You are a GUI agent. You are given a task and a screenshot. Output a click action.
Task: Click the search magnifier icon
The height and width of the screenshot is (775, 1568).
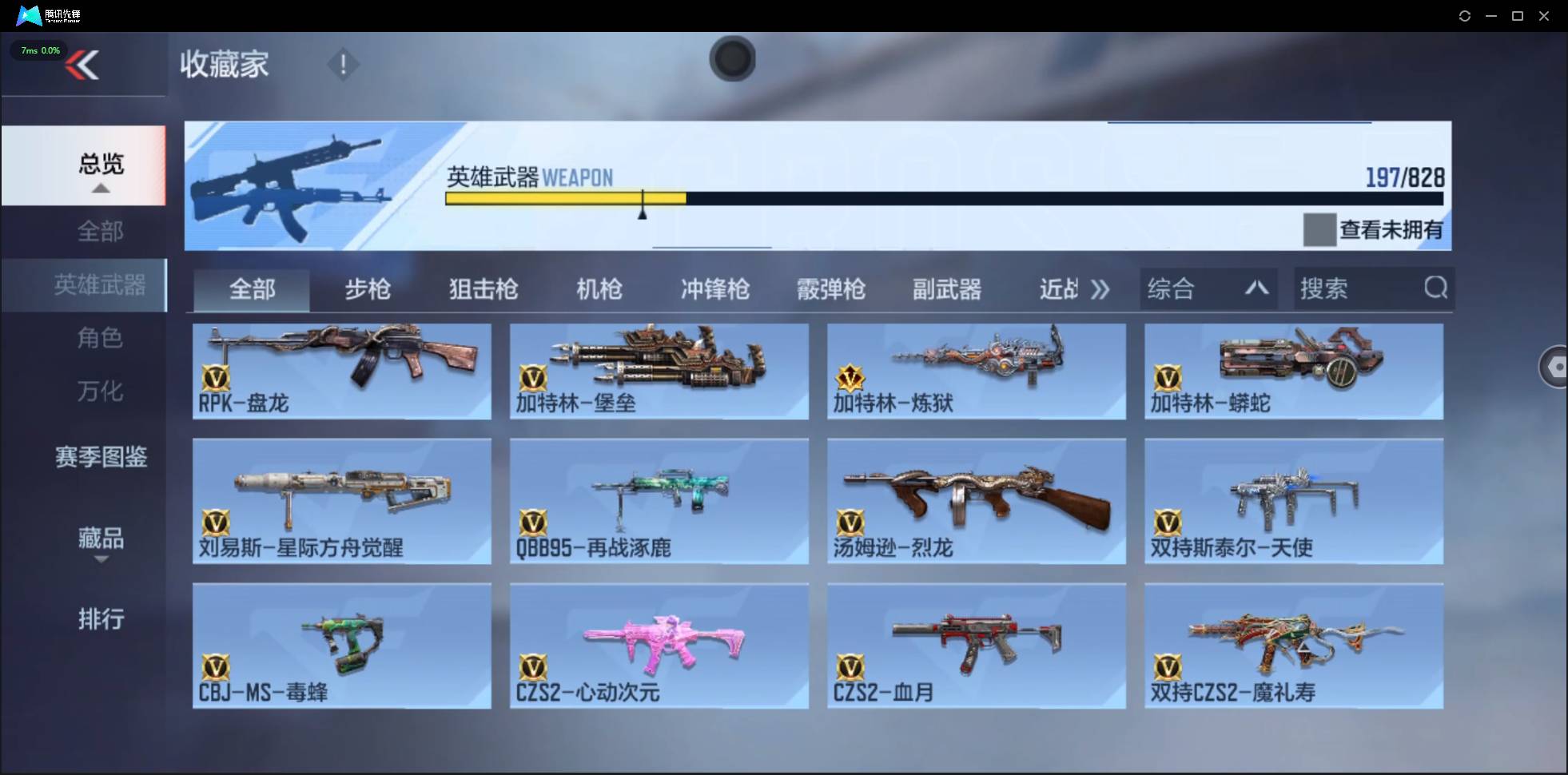click(x=1436, y=288)
